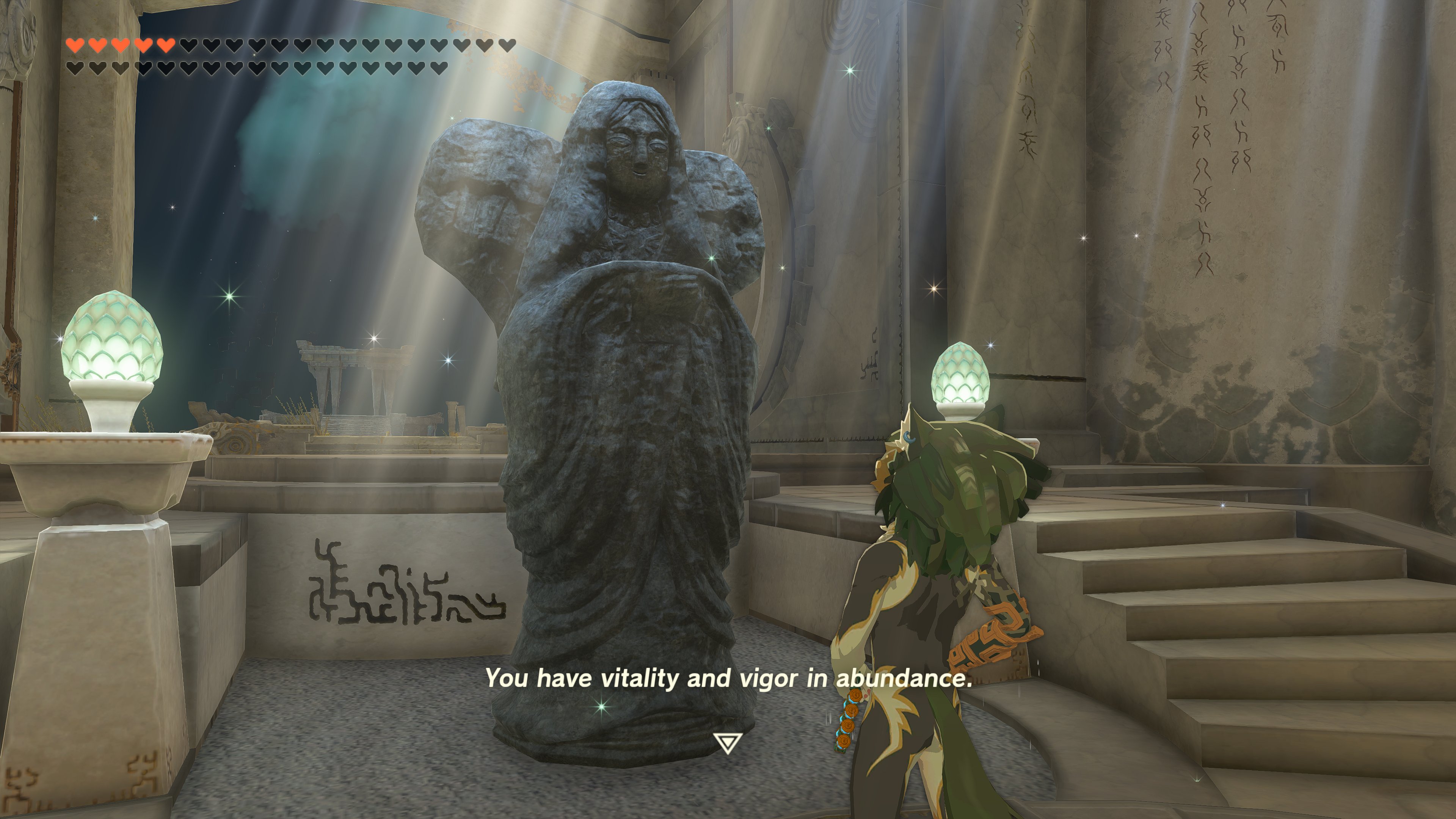Advance dialogue using the downward triangle arrow
1456x819 pixels.
point(727,743)
